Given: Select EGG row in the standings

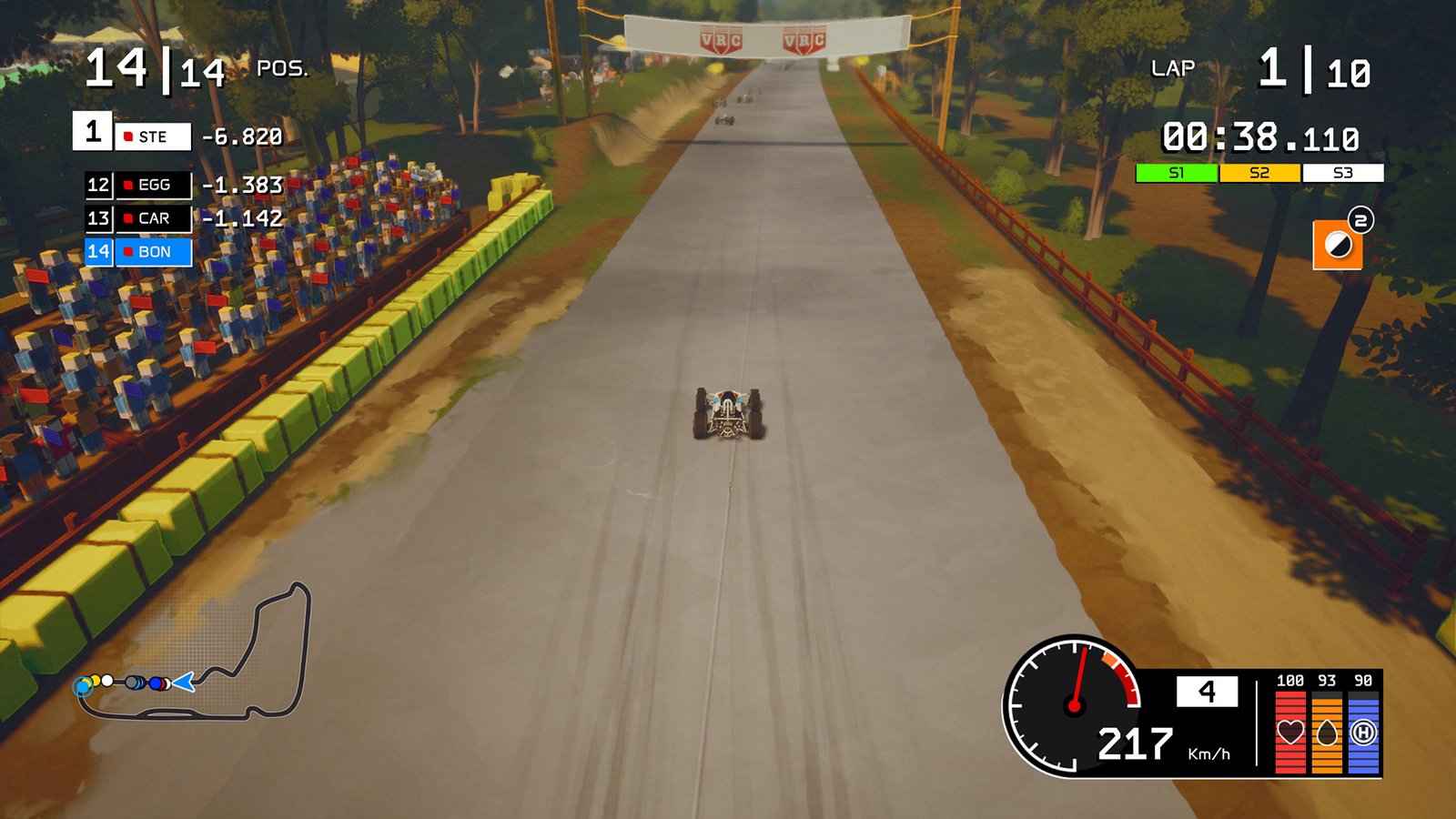Looking at the screenshot, I should (x=153, y=185).
